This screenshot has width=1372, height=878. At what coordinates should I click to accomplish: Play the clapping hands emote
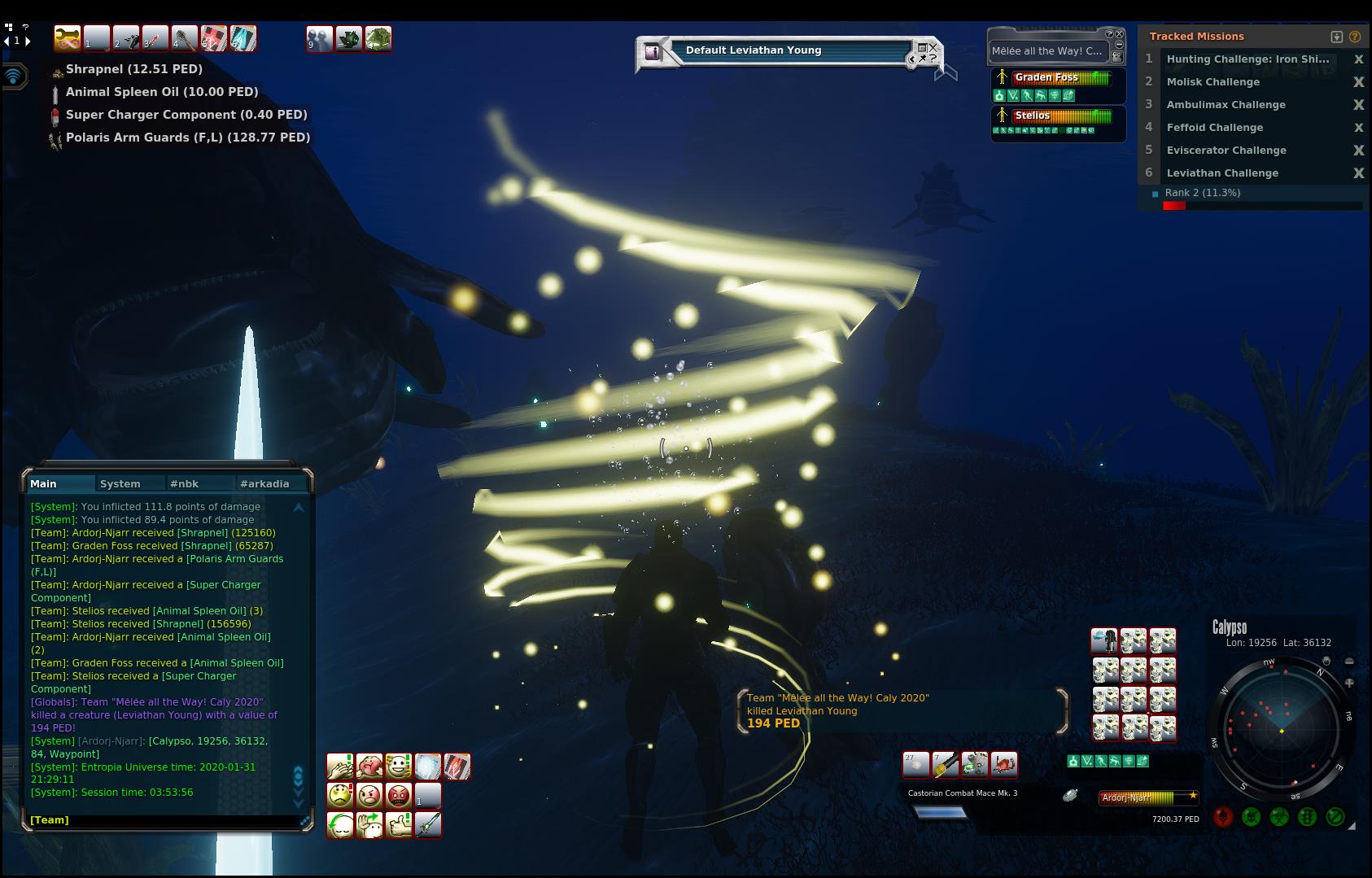(x=340, y=767)
